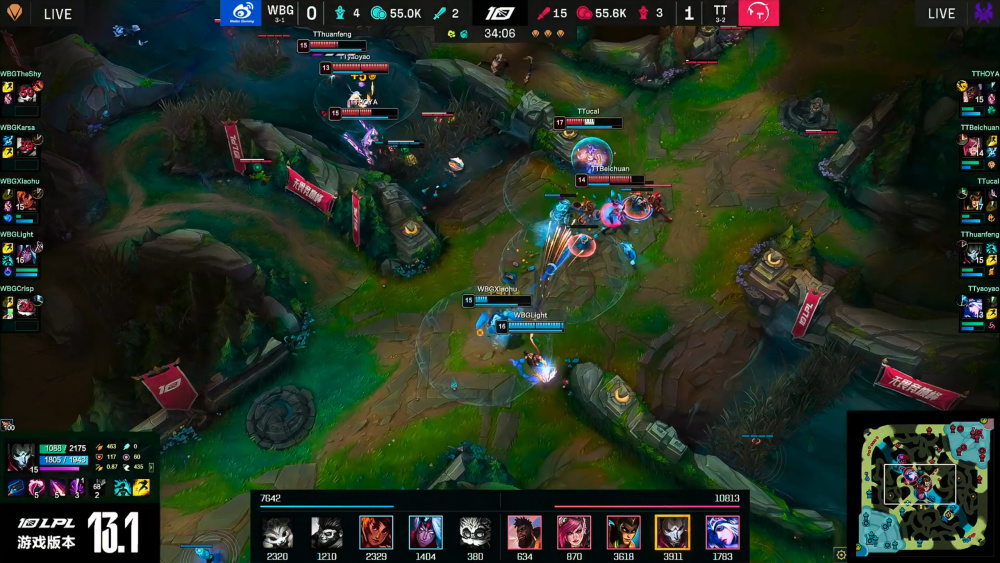Open the minimap in the corner
The width and height of the screenshot is (1000, 563).
(920, 485)
